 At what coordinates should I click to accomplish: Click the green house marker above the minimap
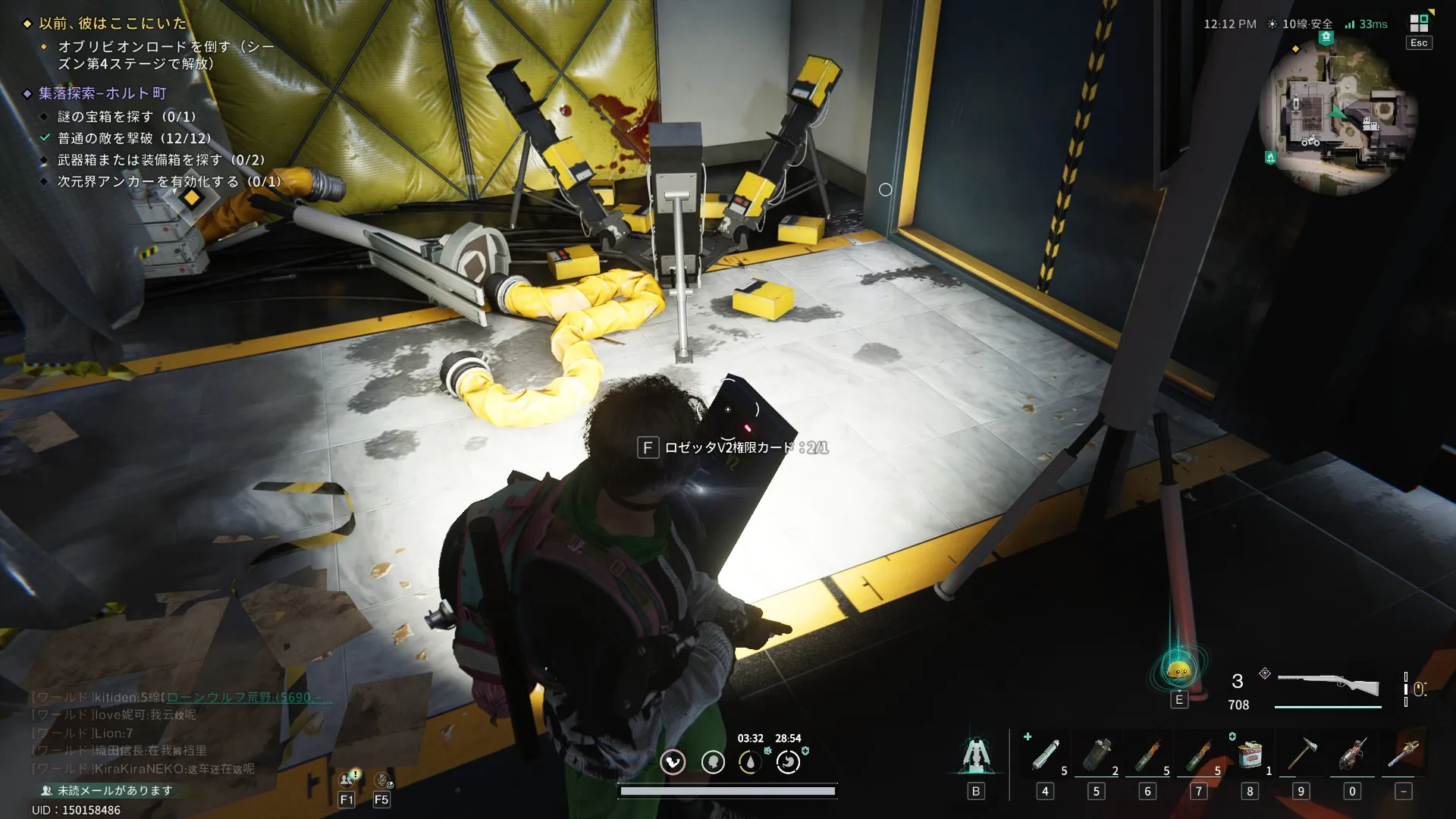point(1326,37)
